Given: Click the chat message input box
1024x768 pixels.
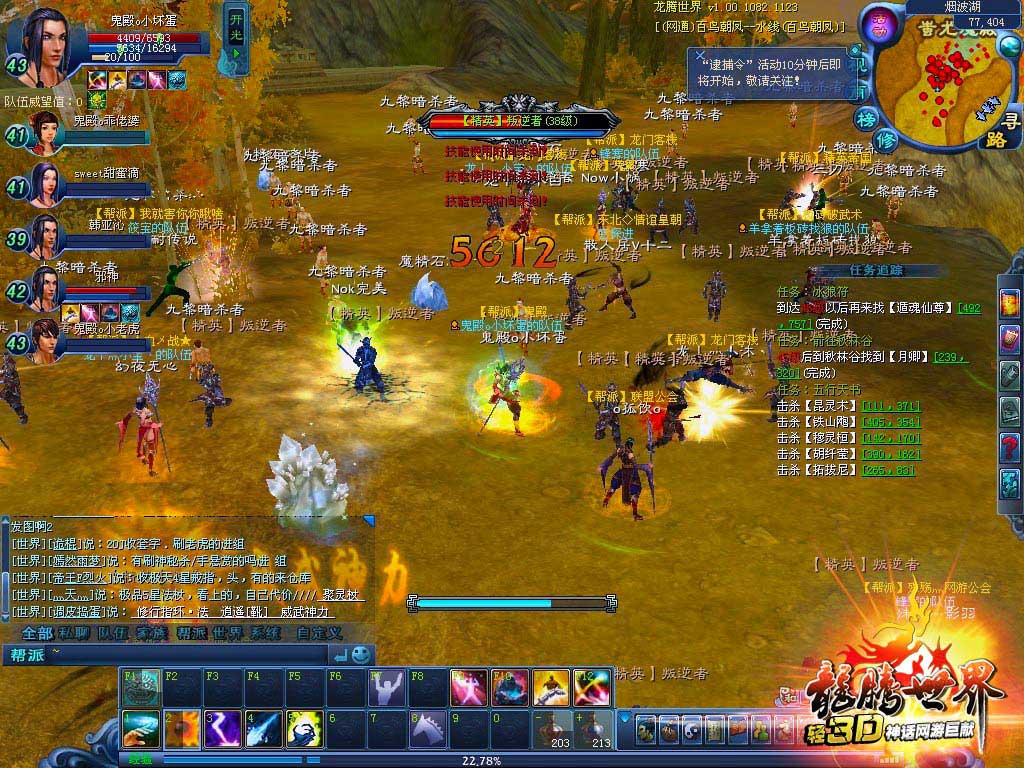Looking at the screenshot, I should pyautogui.click(x=180, y=655).
